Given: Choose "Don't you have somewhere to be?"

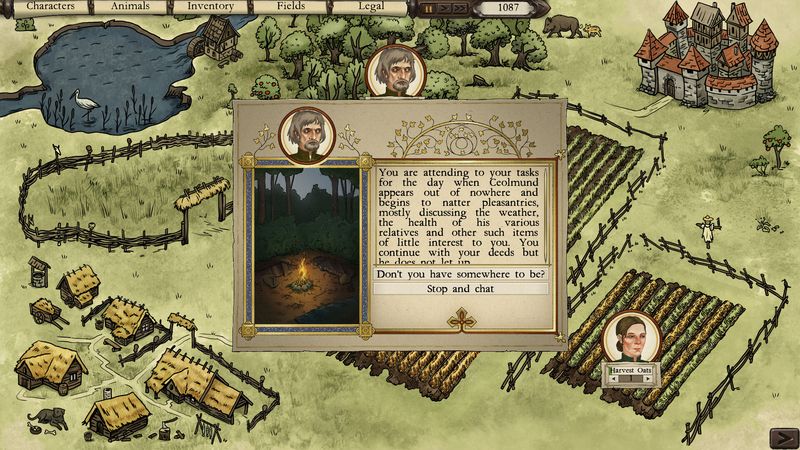Looking at the screenshot, I should (x=460, y=274).
